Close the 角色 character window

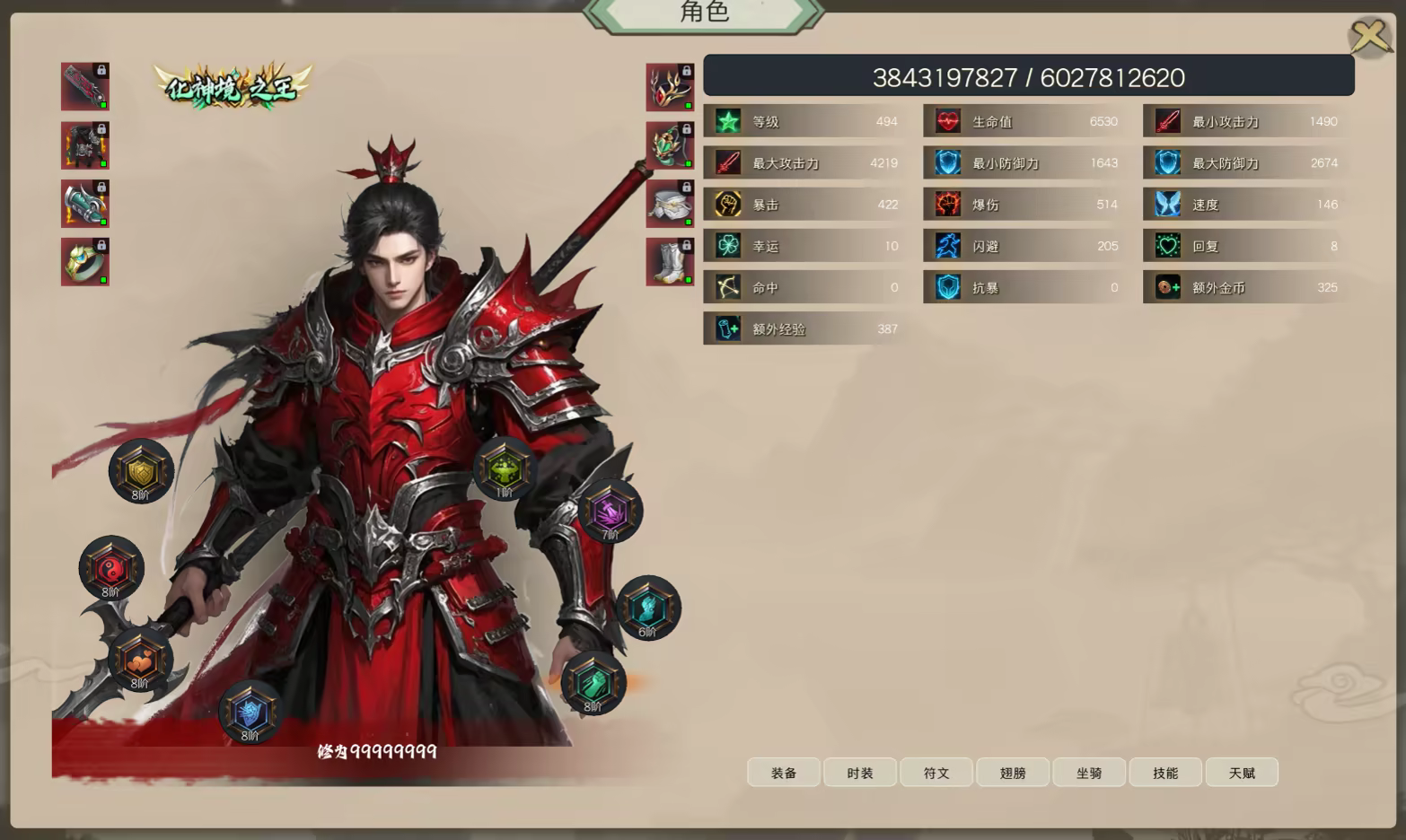[1367, 36]
